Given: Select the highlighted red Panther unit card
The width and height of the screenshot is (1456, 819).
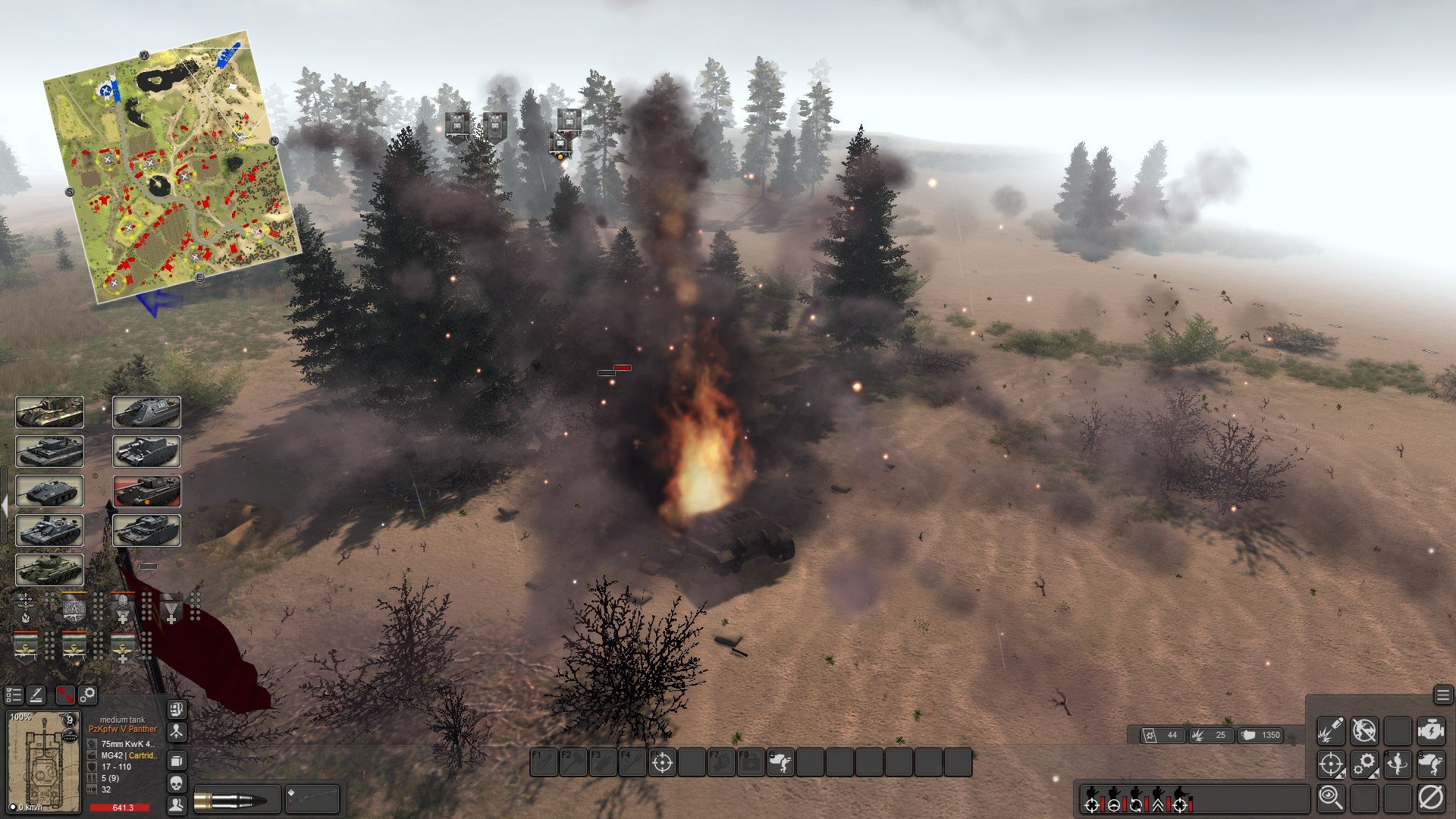Looking at the screenshot, I should coord(147,491).
